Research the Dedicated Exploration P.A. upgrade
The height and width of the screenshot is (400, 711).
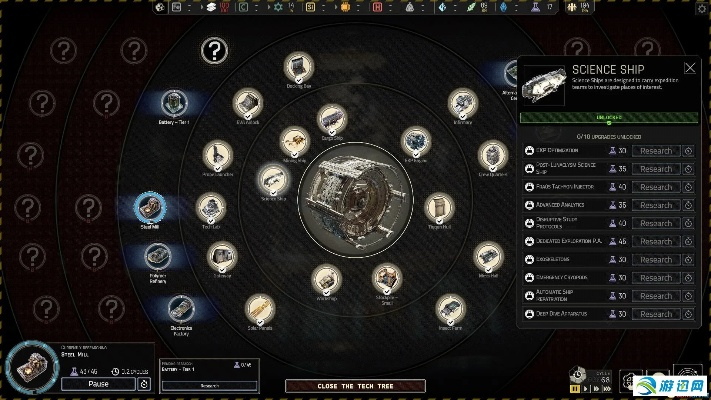click(x=656, y=241)
